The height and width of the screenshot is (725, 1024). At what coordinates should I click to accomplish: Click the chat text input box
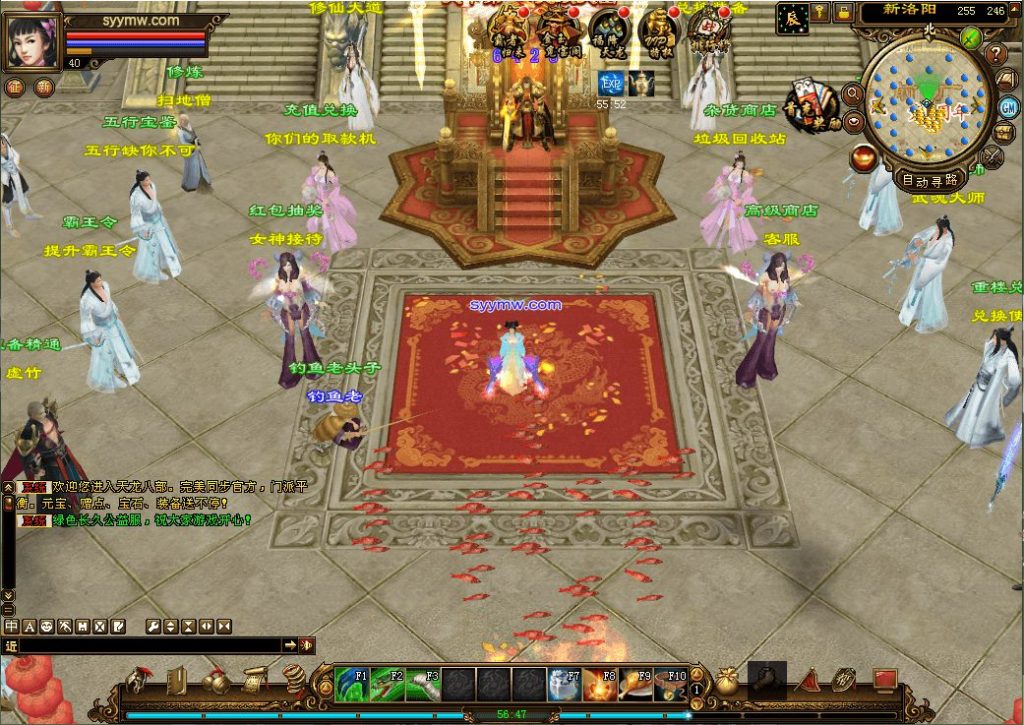[150, 646]
